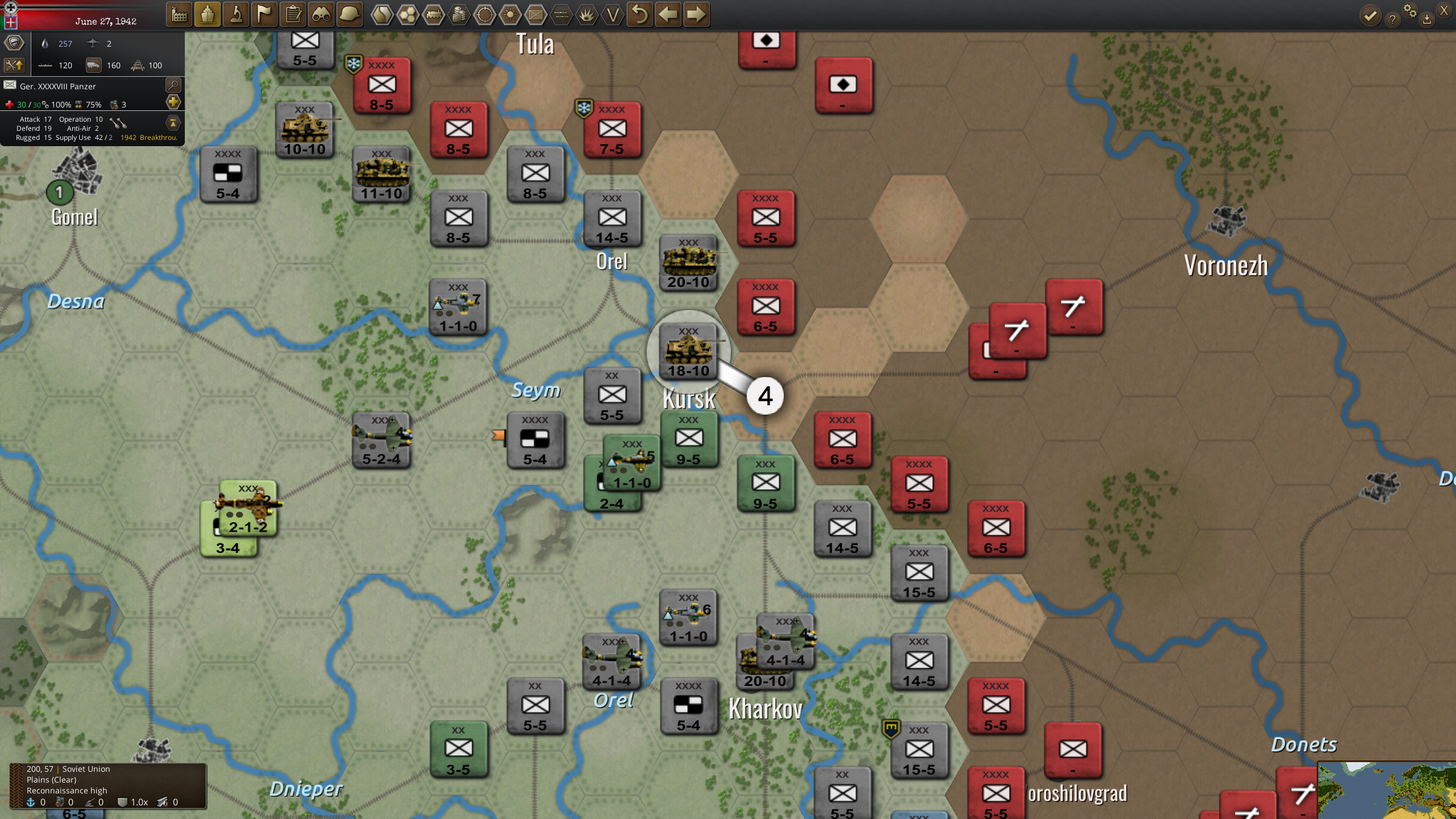Open the production/factory panel
1456x819 pixels.
click(x=180, y=15)
